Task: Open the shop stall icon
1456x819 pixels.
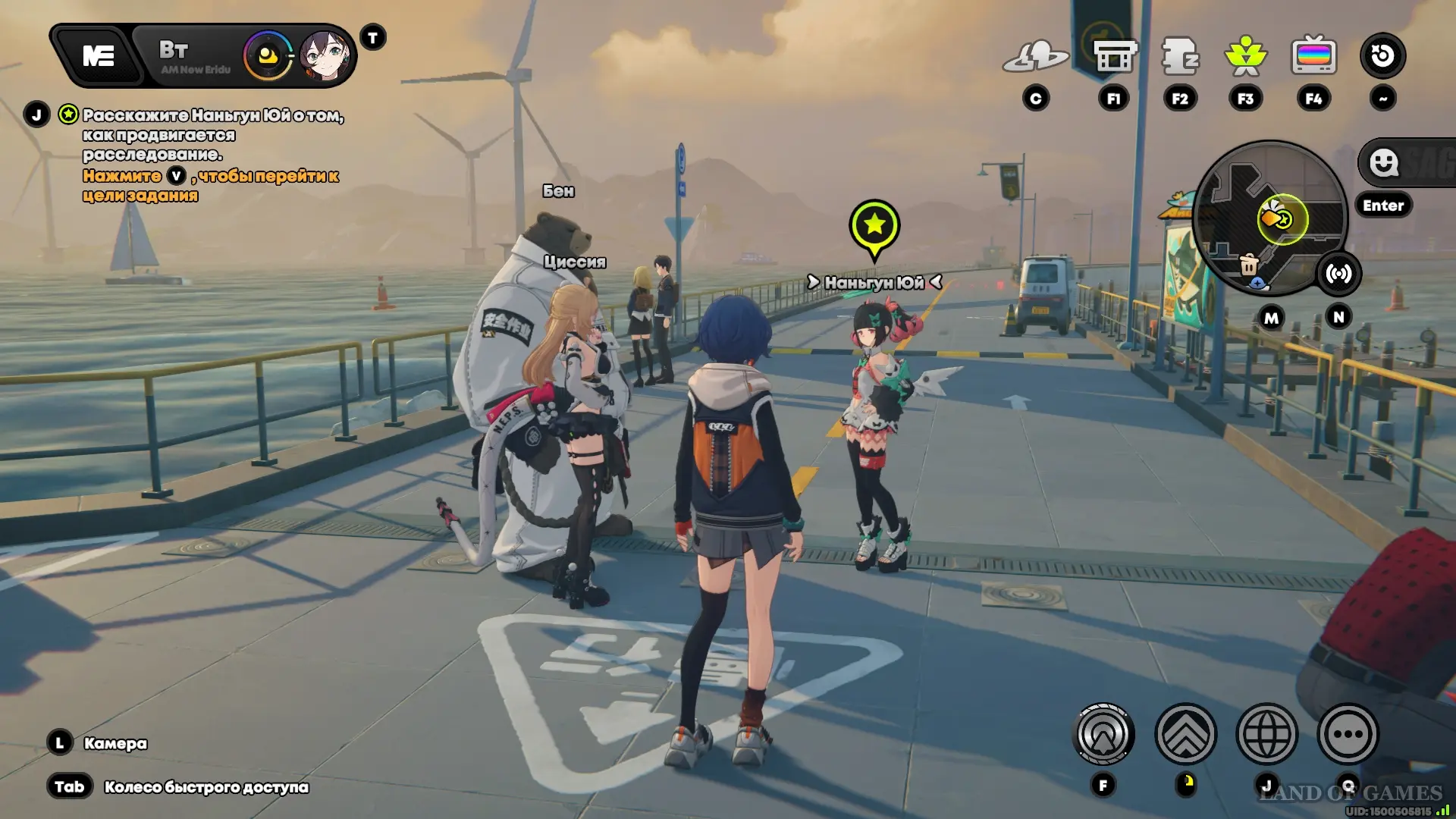Action: click(x=1114, y=56)
